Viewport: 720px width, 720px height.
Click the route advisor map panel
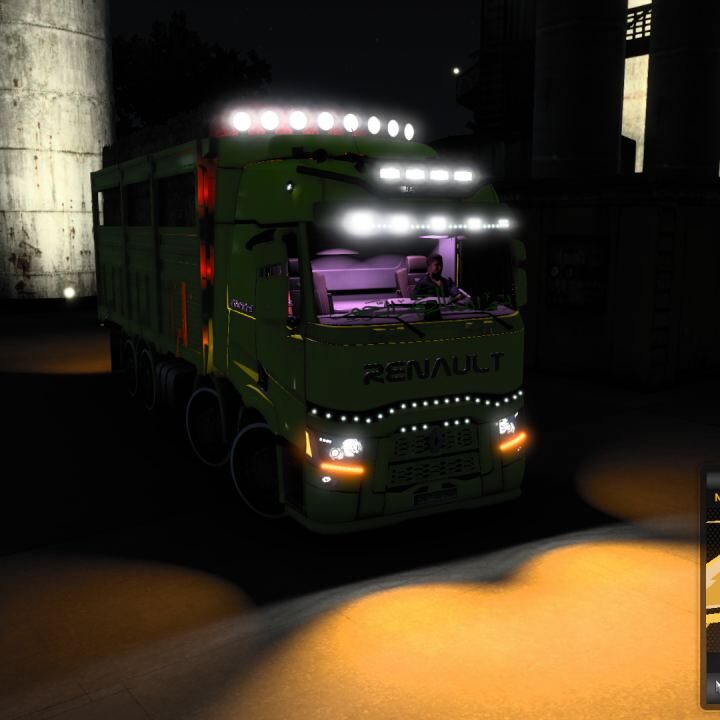pyautogui.click(x=712, y=588)
